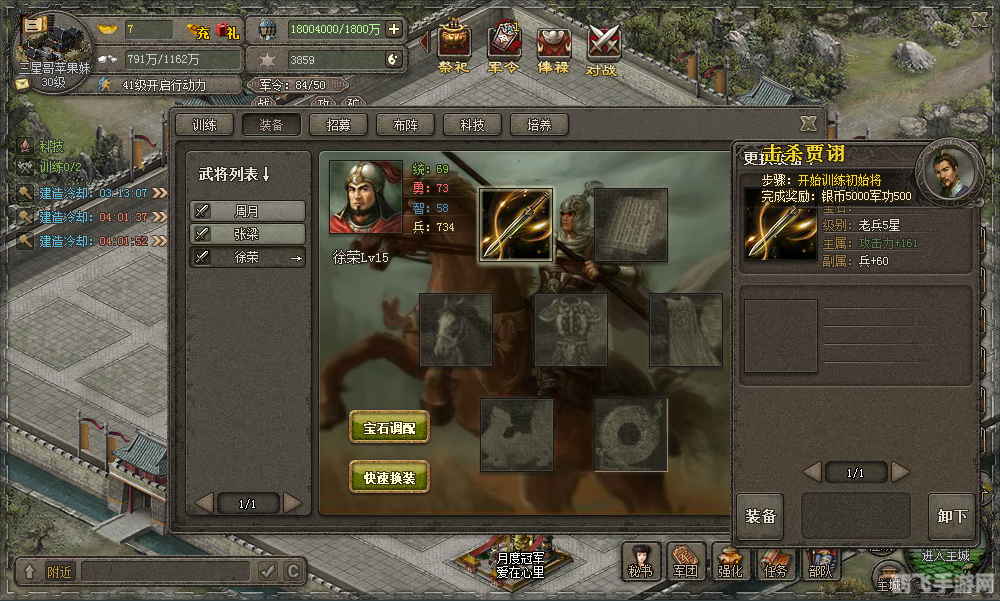Select the equipped golden spear slot
The image size is (1000, 601).
516,225
